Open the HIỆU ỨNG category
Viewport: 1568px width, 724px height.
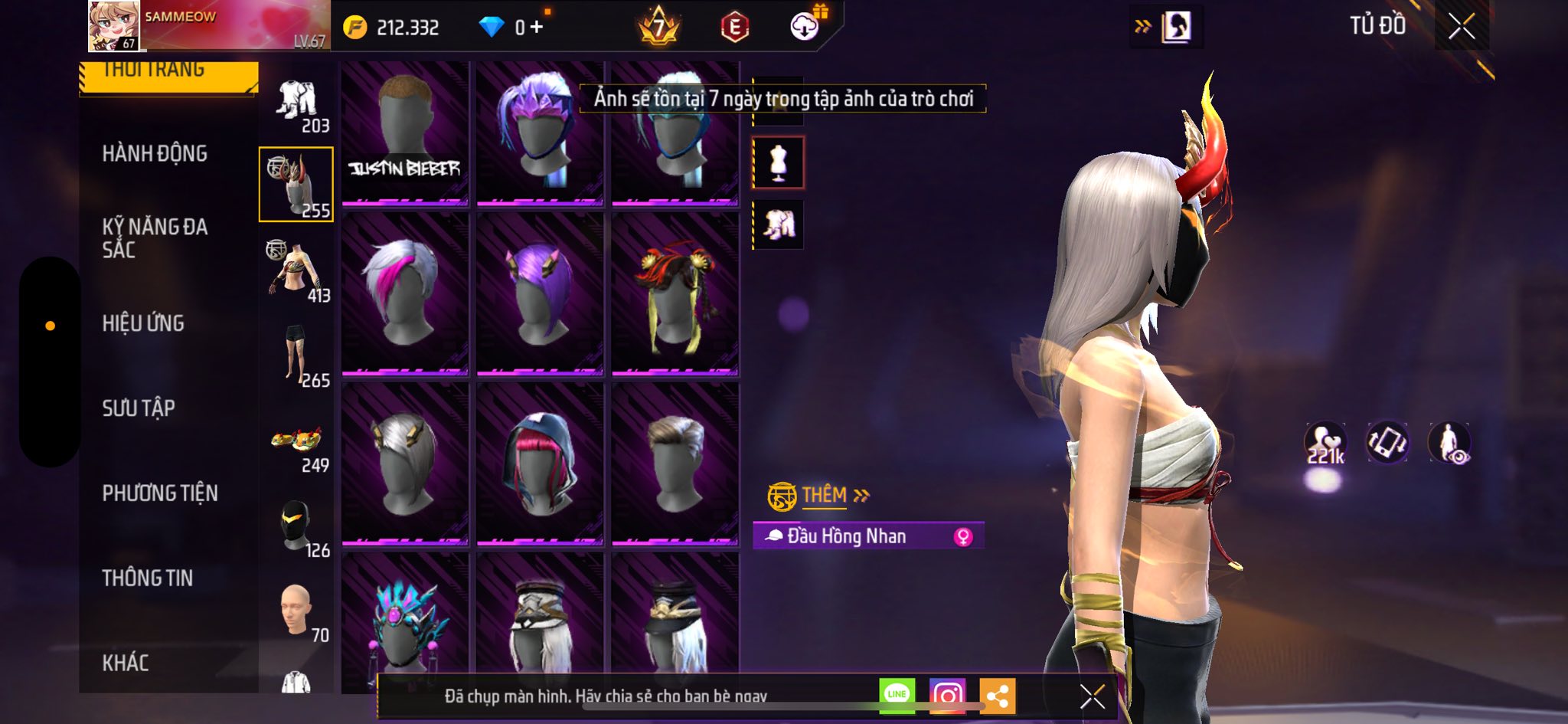pos(143,323)
